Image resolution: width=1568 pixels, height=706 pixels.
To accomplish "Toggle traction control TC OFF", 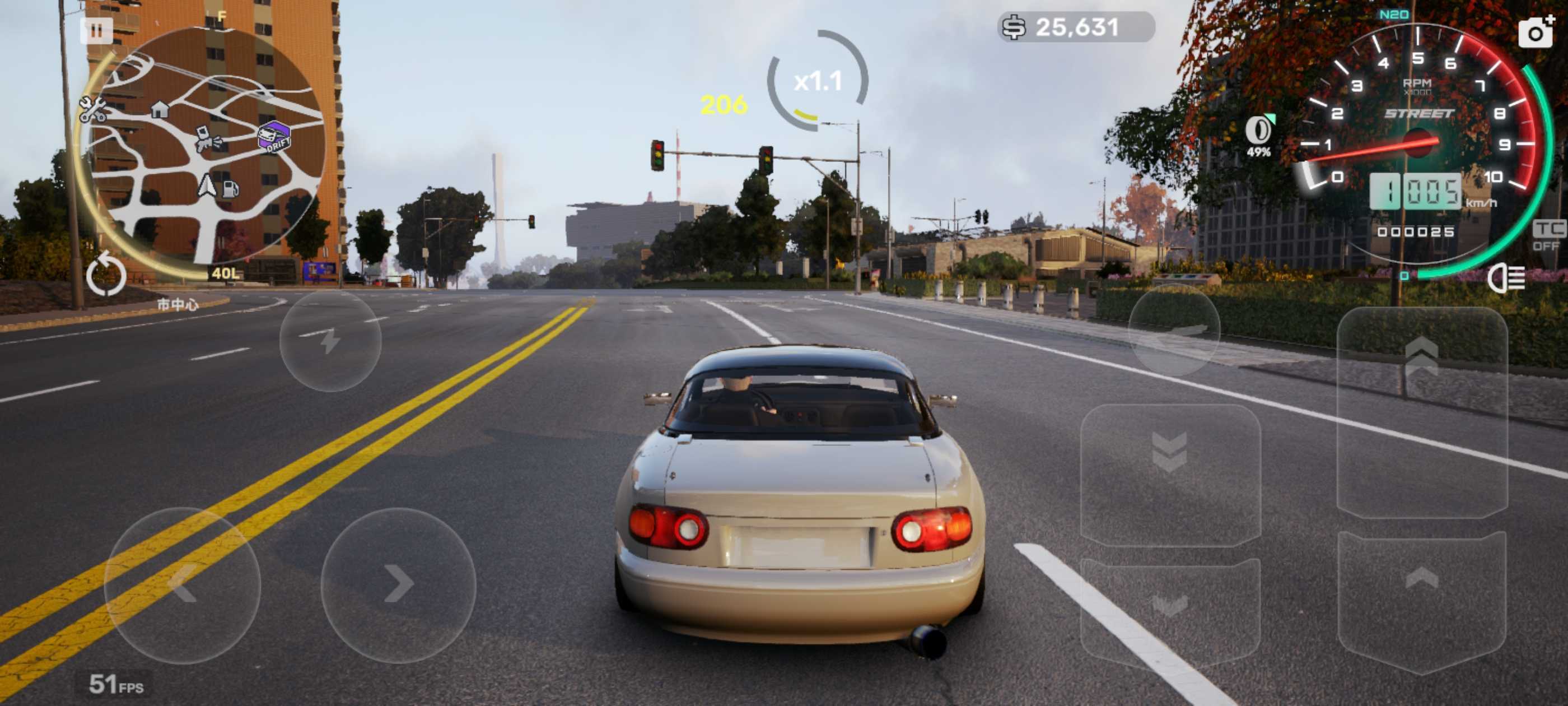I will point(1548,236).
